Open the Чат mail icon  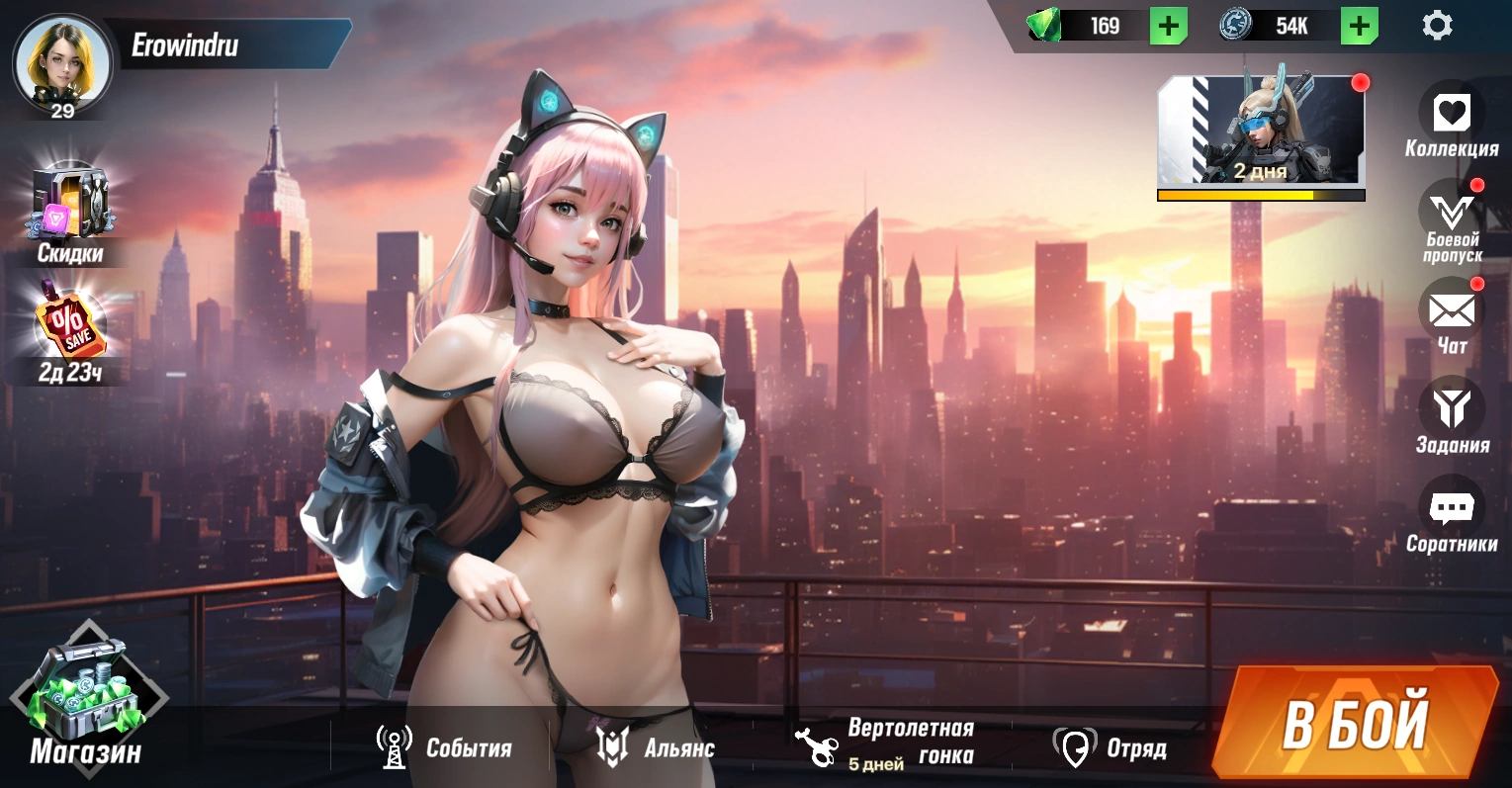[1451, 311]
